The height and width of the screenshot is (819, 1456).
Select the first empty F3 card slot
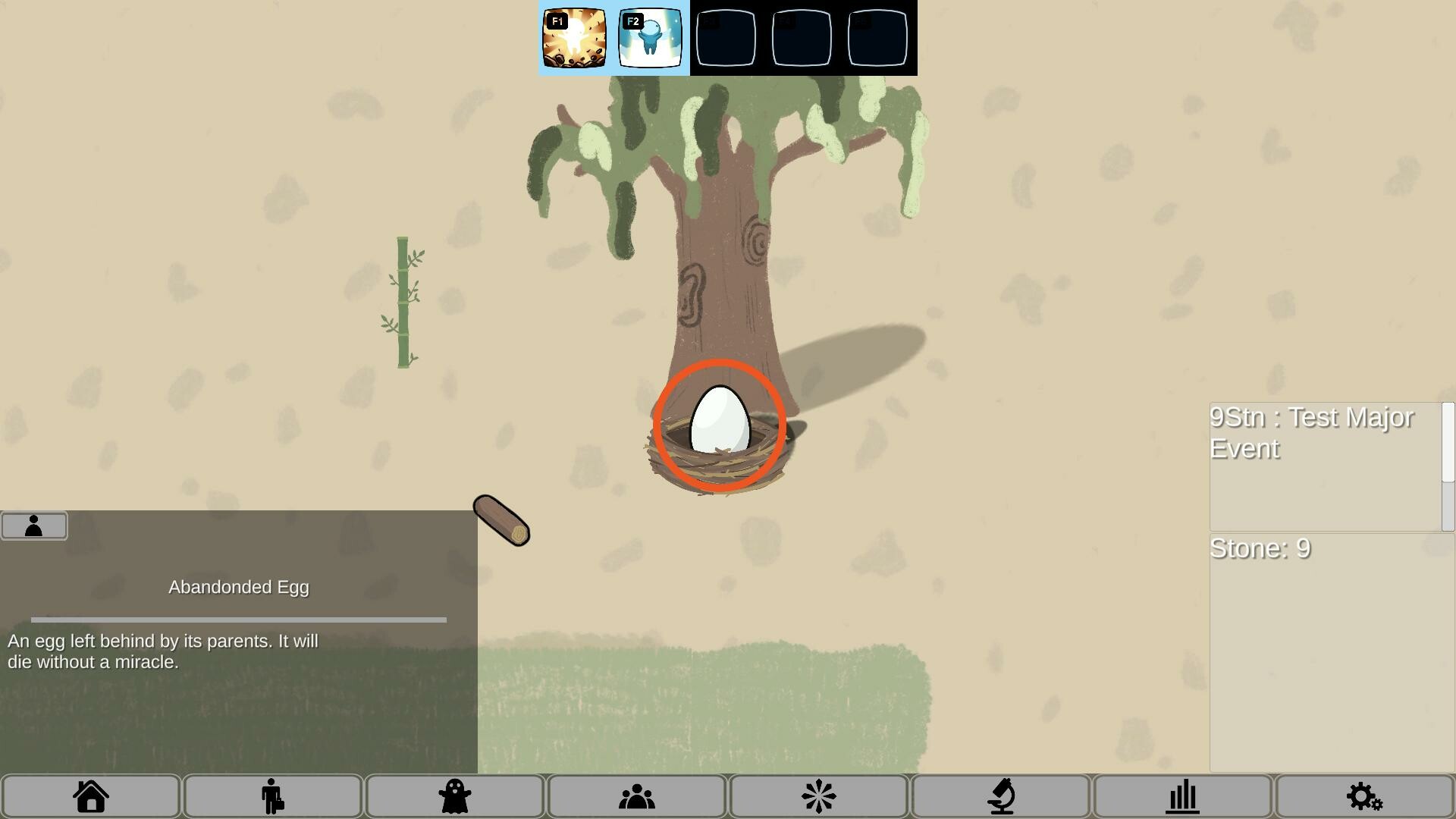tap(726, 38)
